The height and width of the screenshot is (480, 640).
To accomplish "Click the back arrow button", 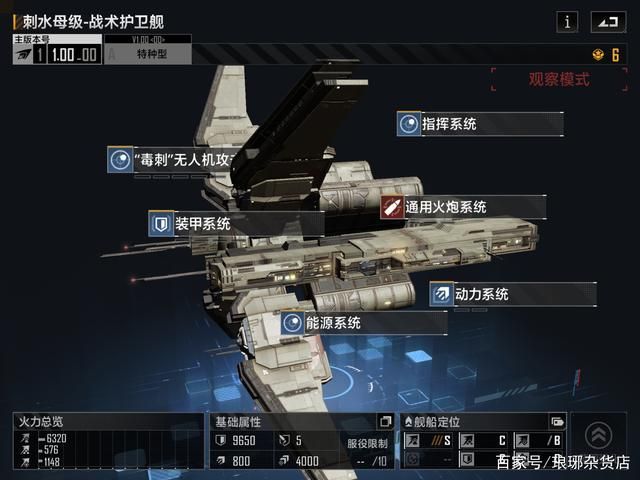I will [x=606, y=21].
